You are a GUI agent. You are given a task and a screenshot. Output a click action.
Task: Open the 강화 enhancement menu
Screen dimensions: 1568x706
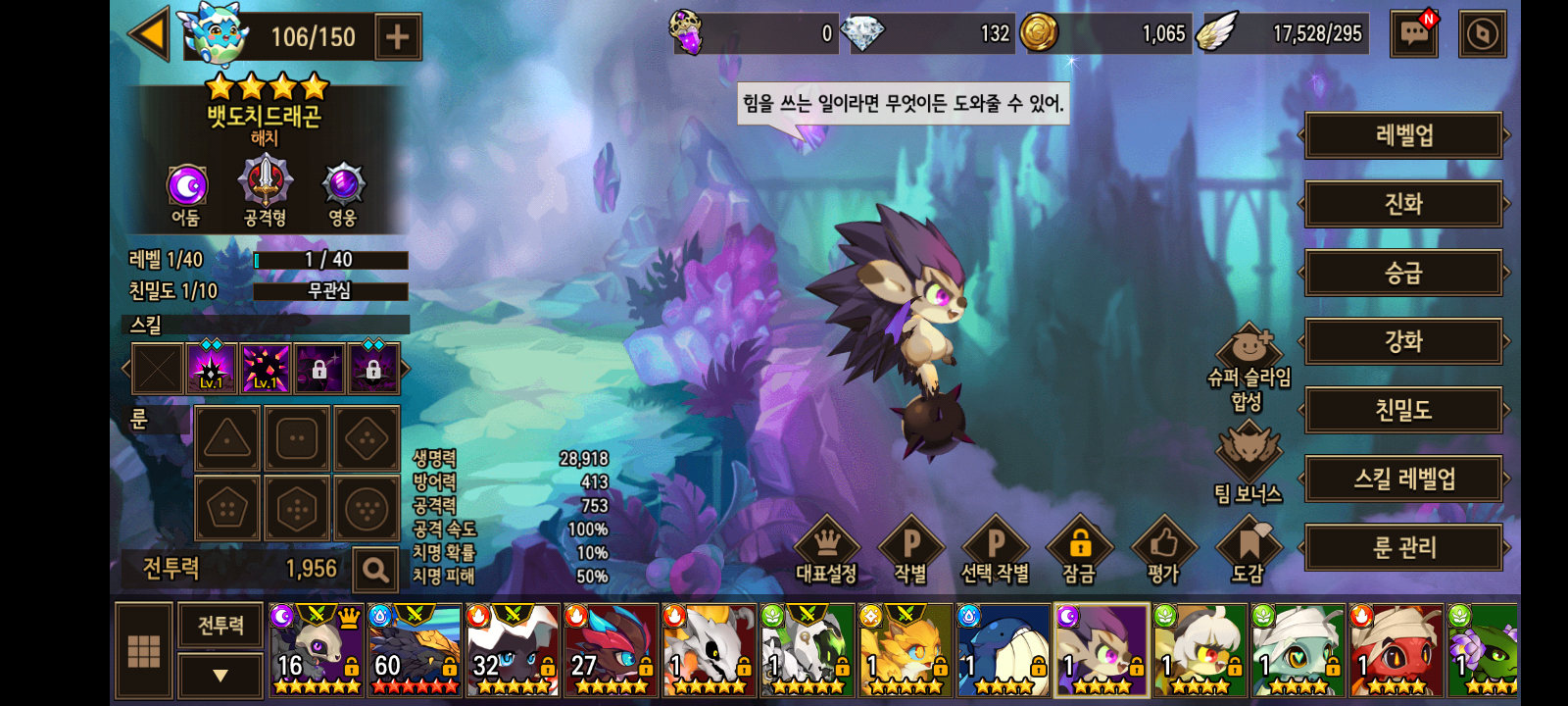point(1403,341)
